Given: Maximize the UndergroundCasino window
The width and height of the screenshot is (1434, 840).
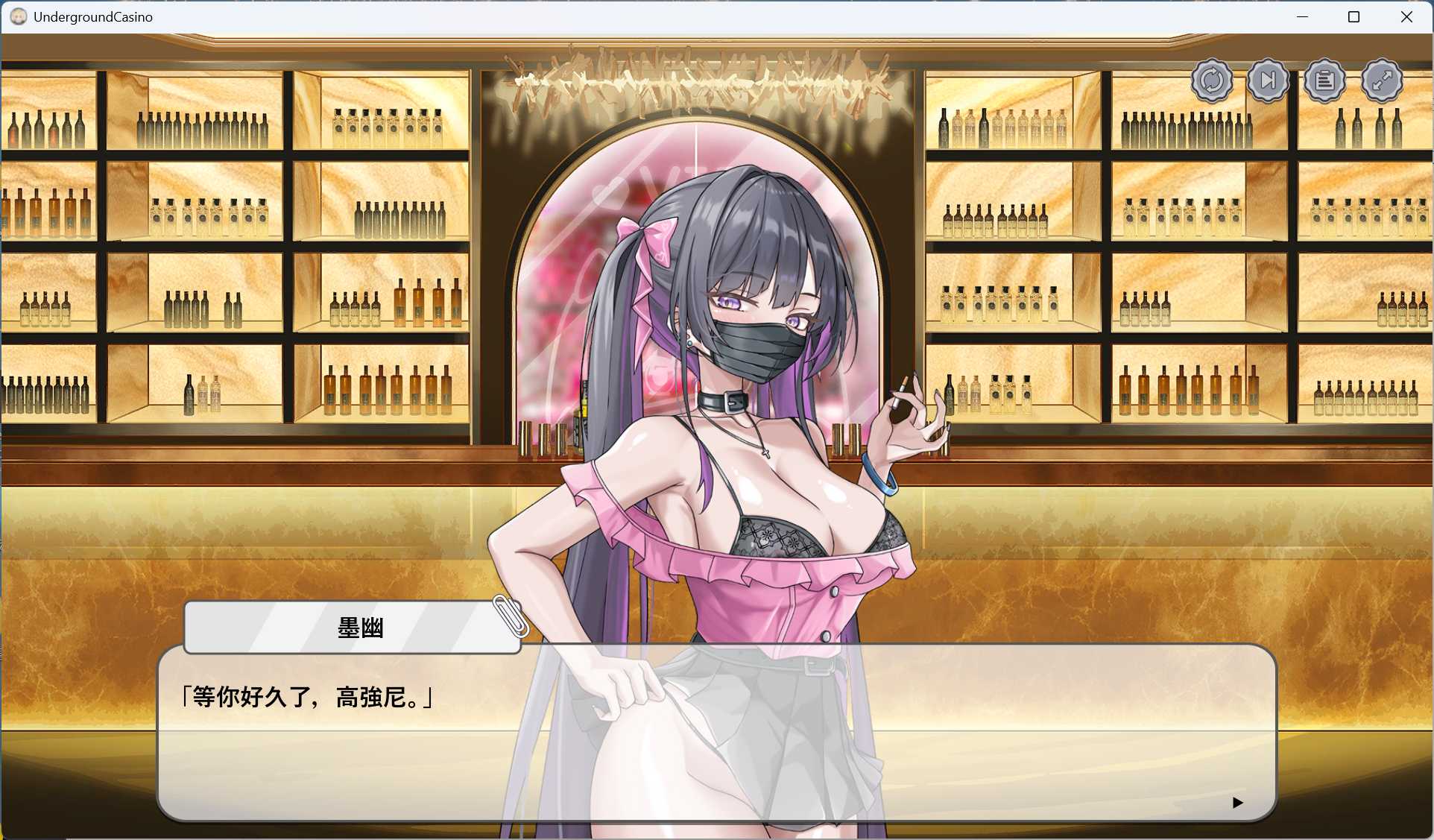Looking at the screenshot, I should [1354, 16].
